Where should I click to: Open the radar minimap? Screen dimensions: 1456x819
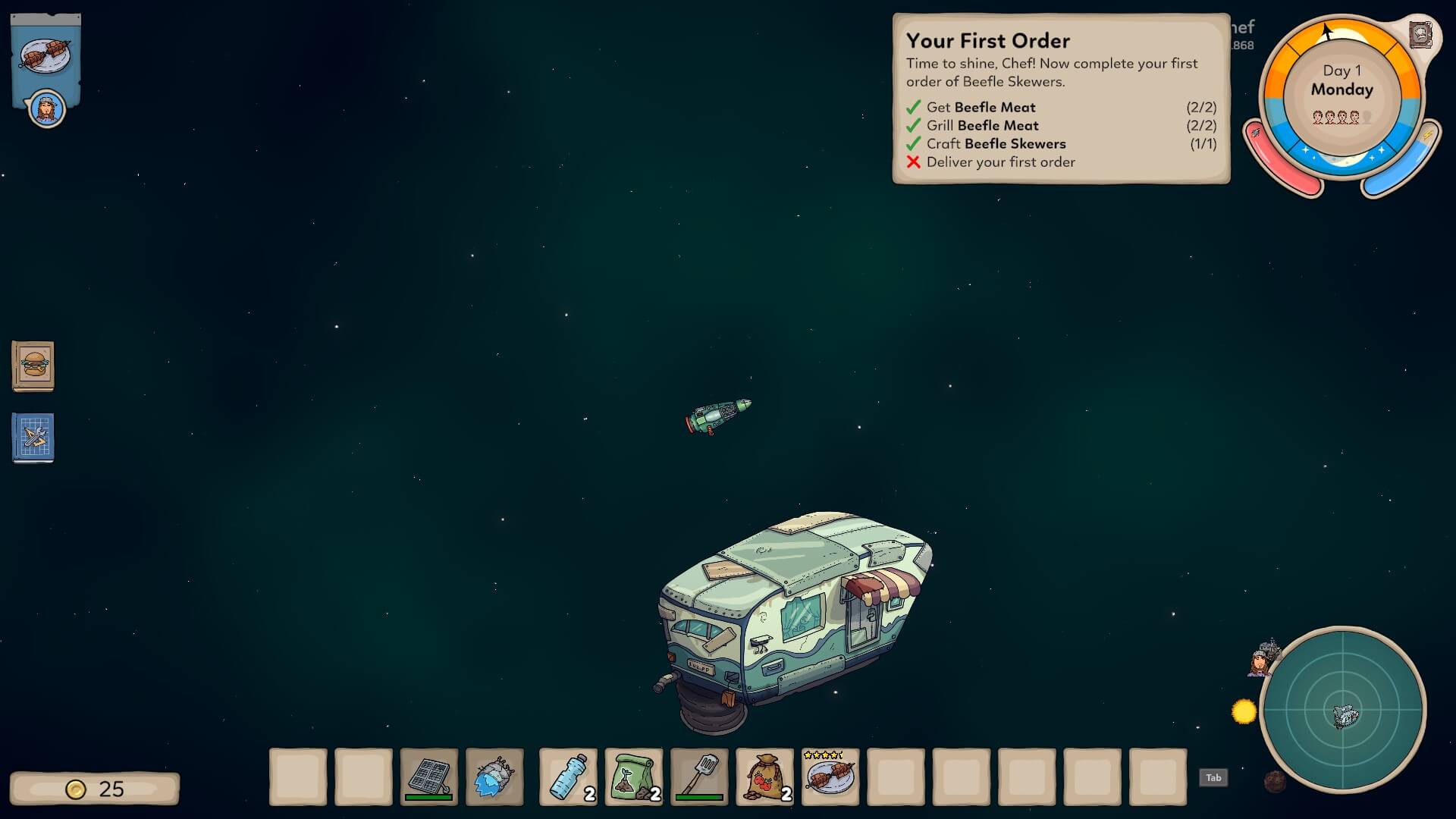(x=1342, y=711)
